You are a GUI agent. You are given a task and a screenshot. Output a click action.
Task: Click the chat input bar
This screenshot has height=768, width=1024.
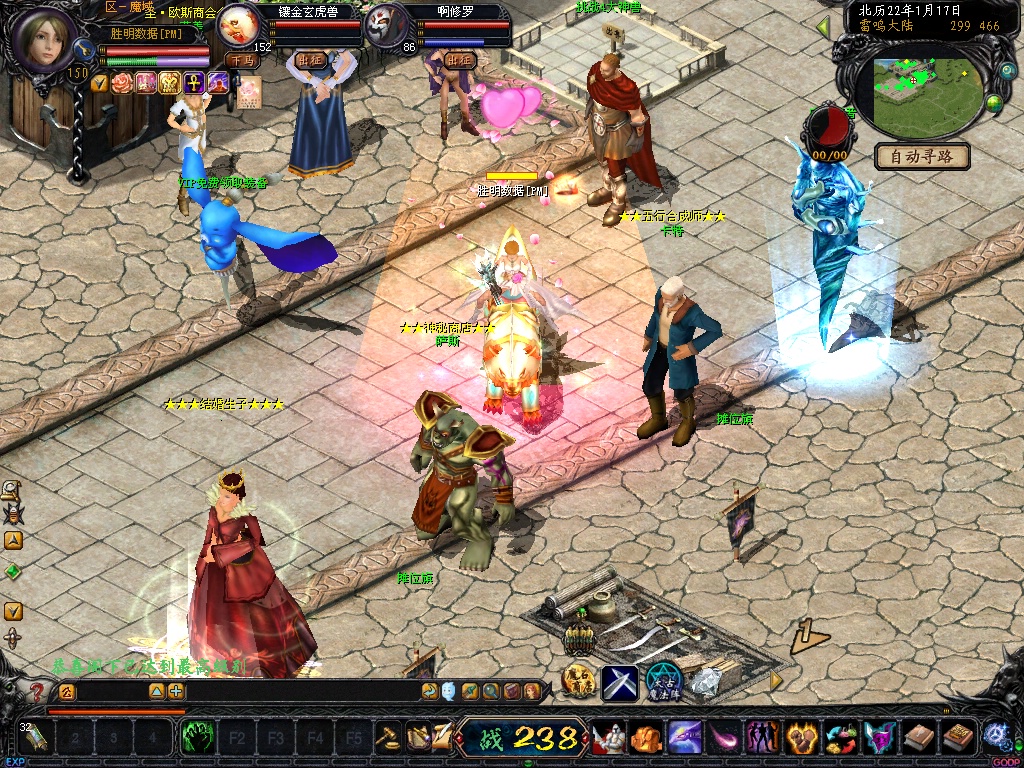tap(300, 691)
